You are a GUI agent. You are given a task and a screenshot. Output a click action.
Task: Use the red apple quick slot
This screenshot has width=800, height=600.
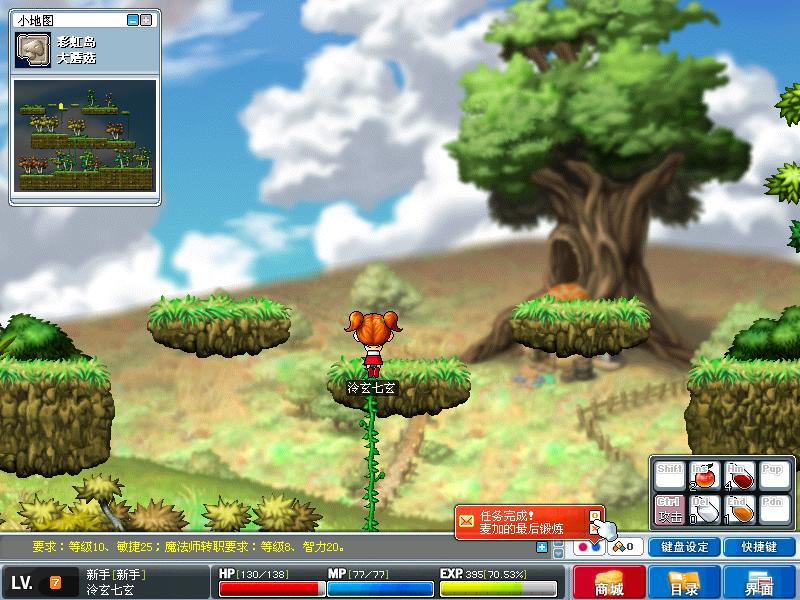(704, 475)
